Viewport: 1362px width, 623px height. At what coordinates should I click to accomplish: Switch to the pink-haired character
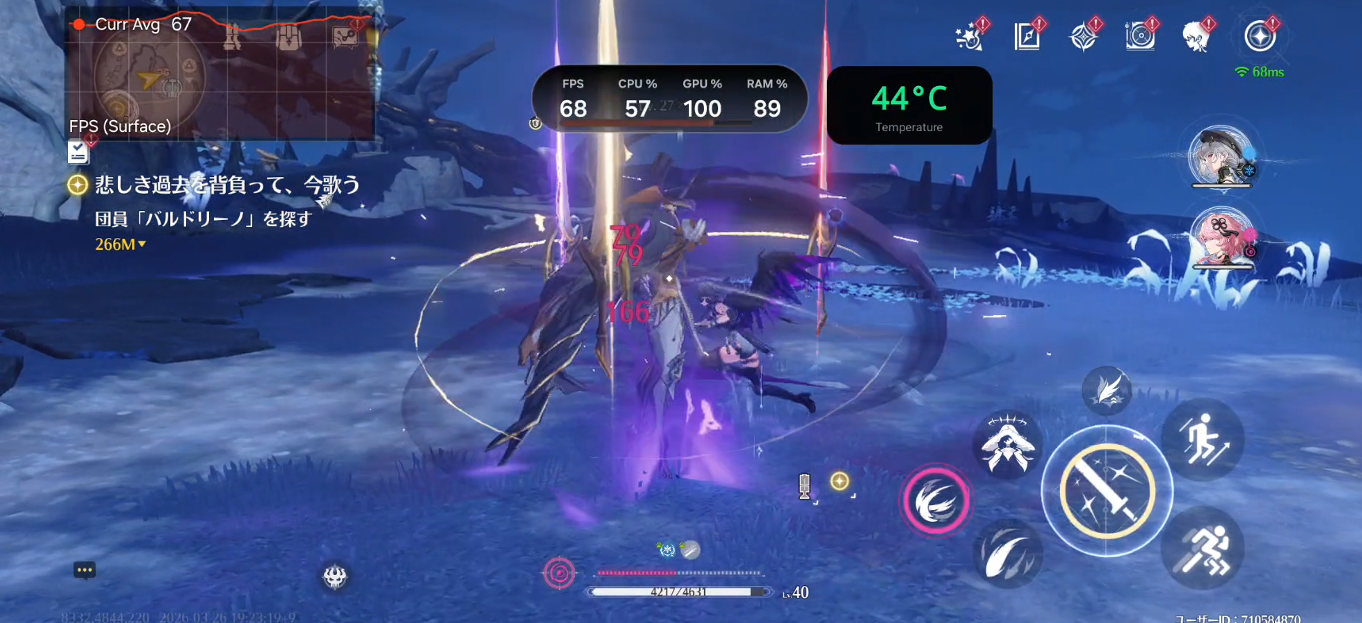[x=1220, y=239]
